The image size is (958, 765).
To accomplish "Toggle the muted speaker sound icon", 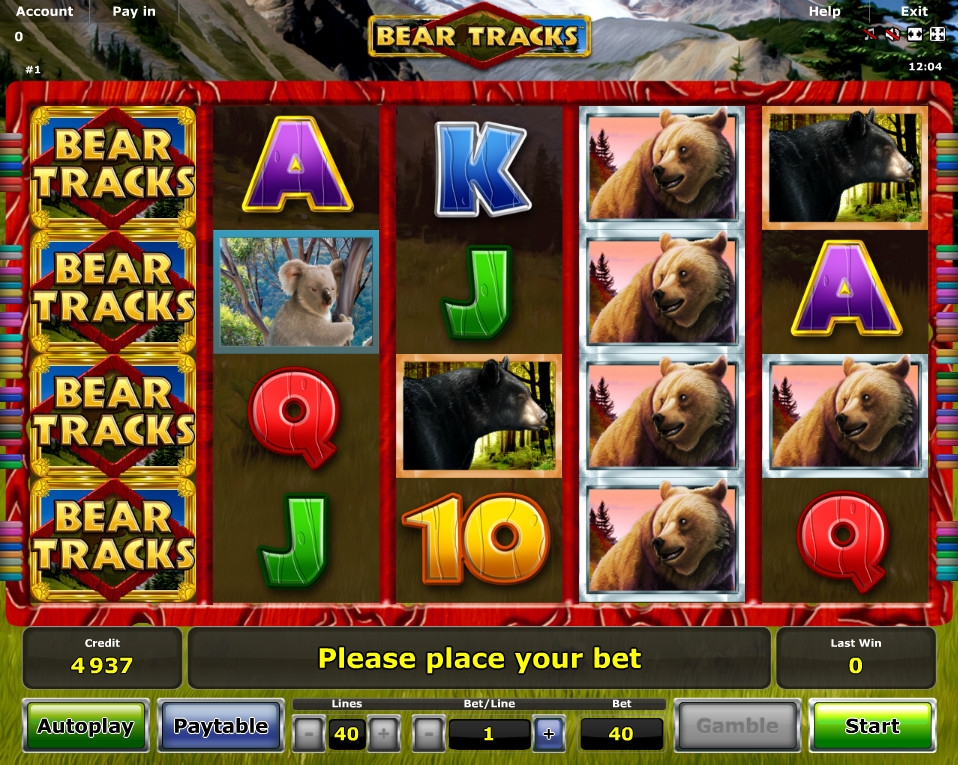I will [x=893, y=34].
